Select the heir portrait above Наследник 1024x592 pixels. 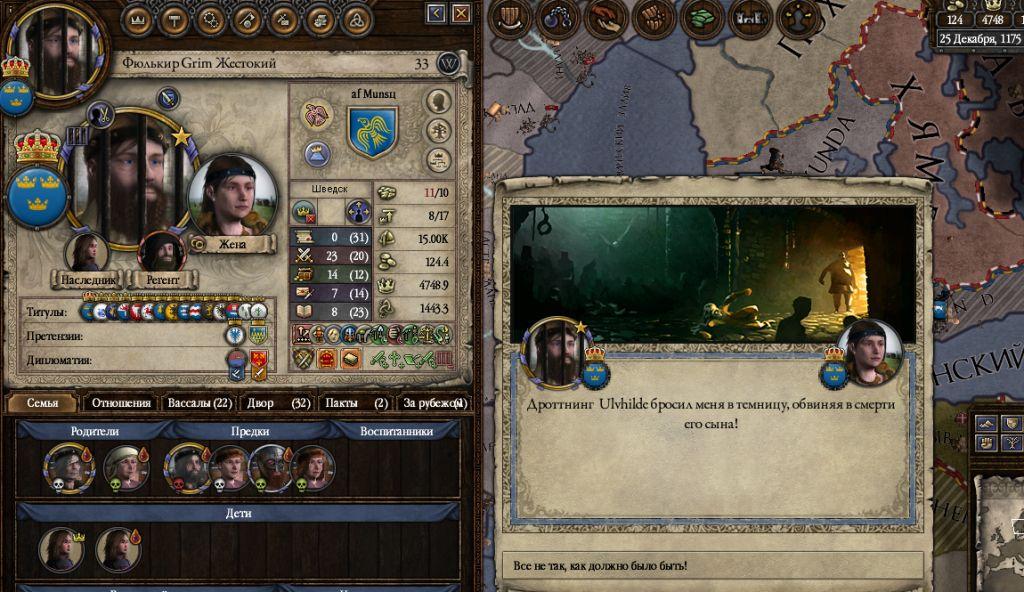tap(87, 252)
